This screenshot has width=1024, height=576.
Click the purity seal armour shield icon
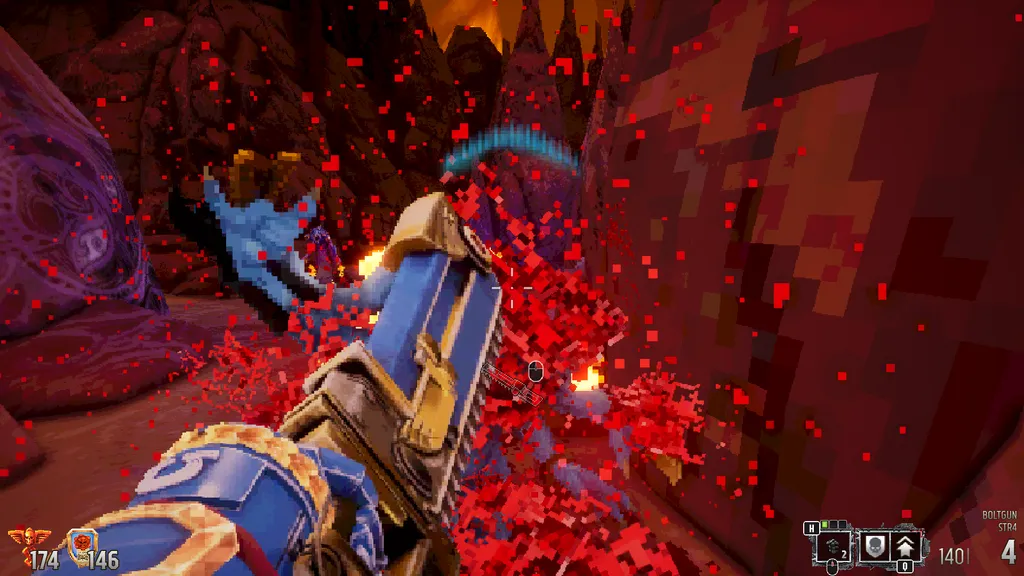(81, 546)
